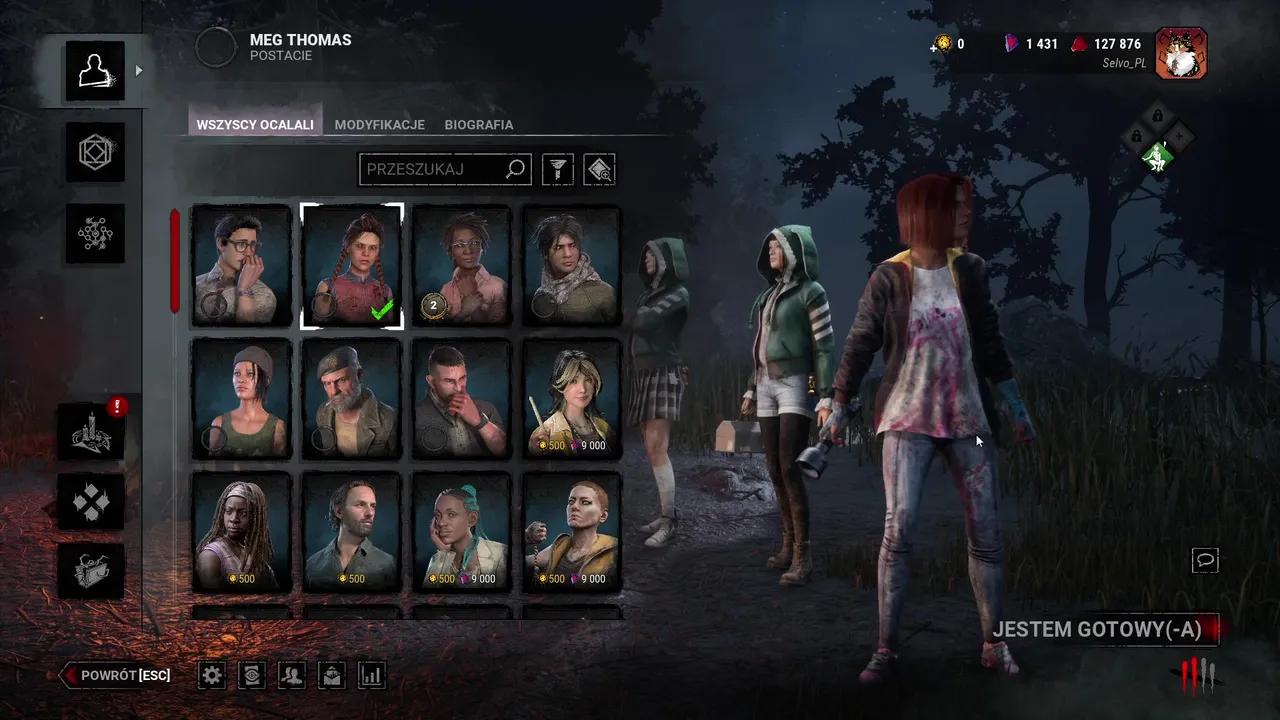This screenshot has width=1280, height=720.
Task: Select the loadout hexagon icon in sidebar
Action: point(95,153)
